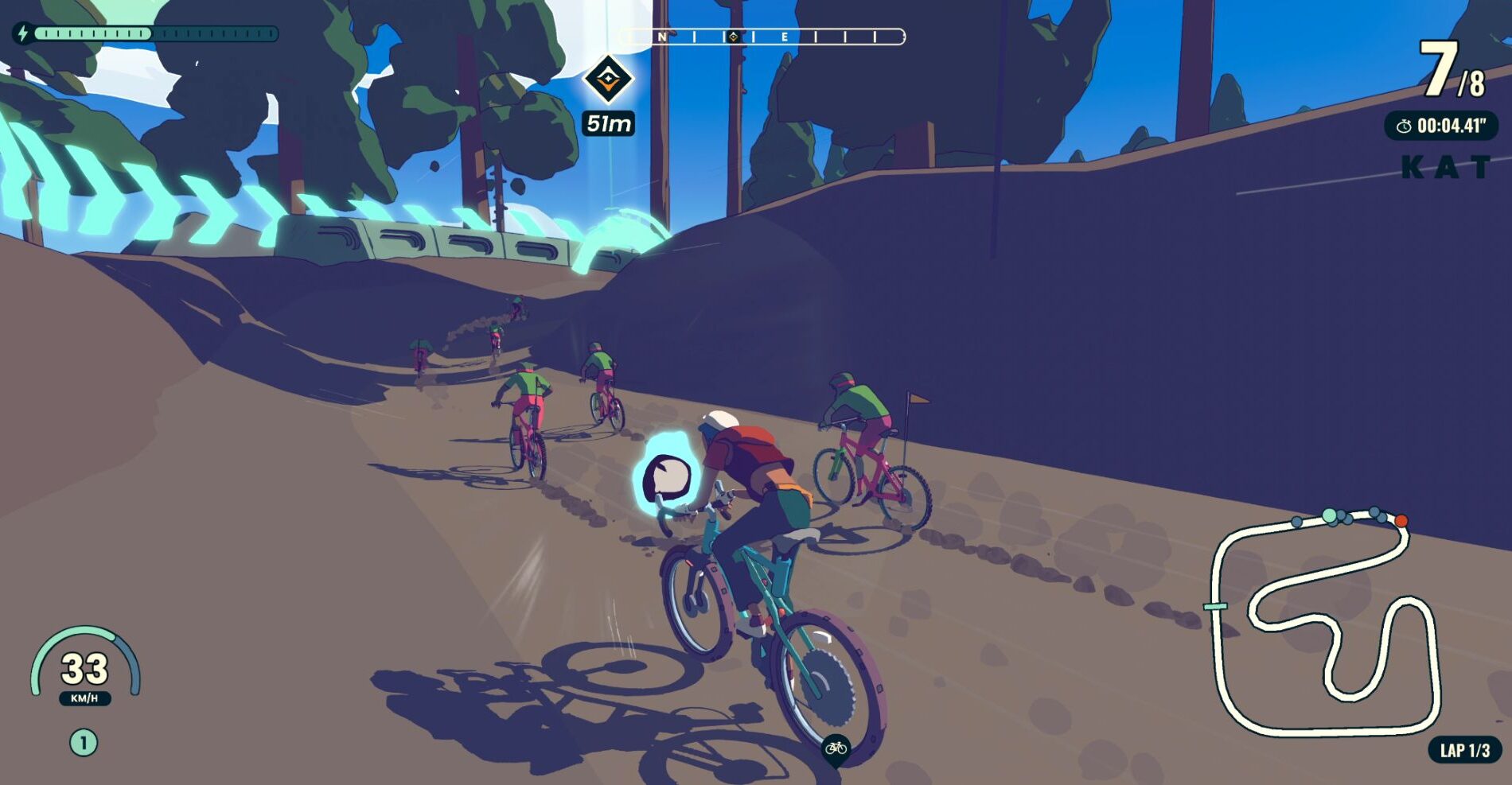Select the diamond checkpoint waypoint marker
Screen dimensions: 1512x785
coord(609,79)
